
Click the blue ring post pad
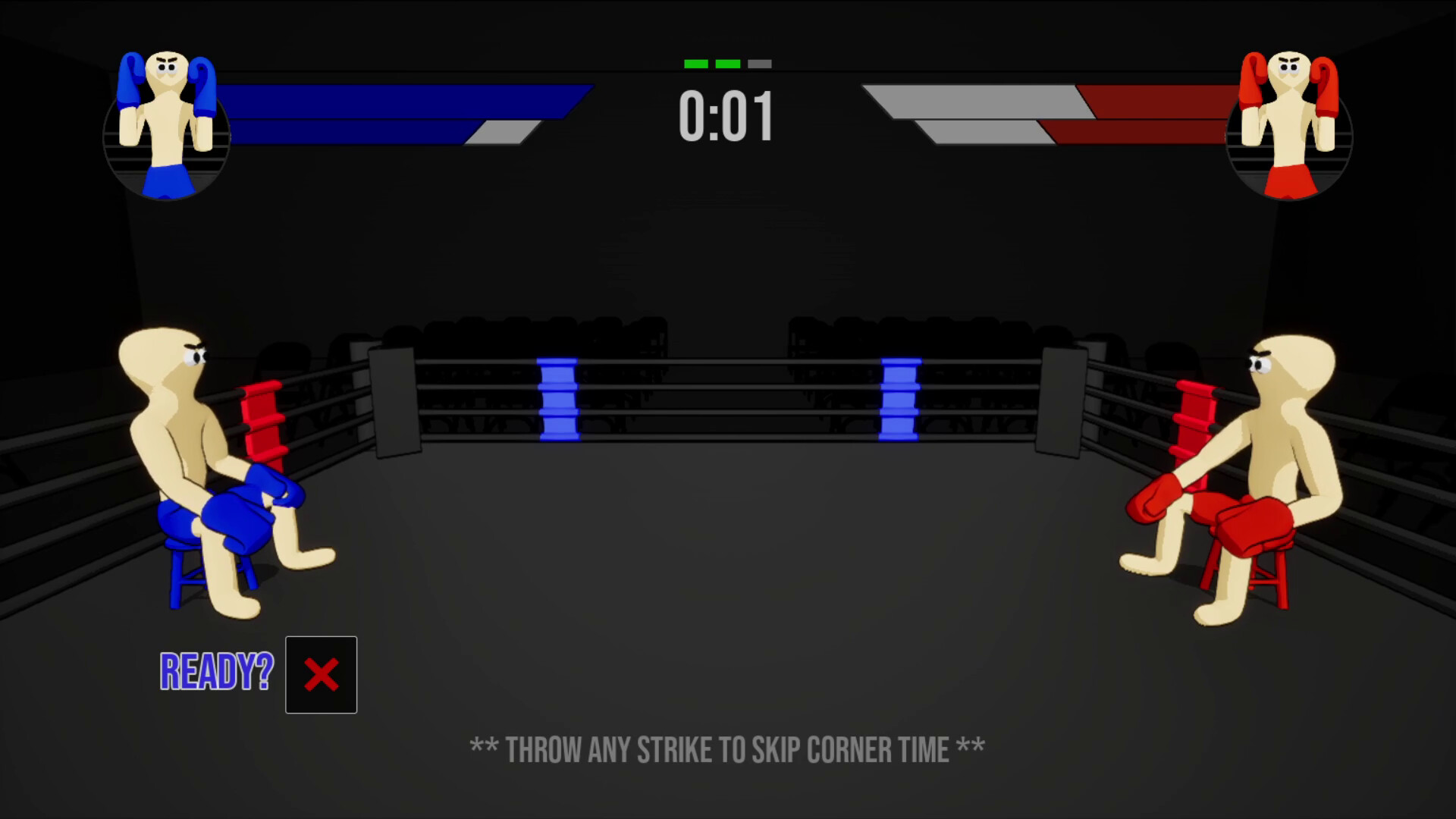pyautogui.click(x=559, y=398)
